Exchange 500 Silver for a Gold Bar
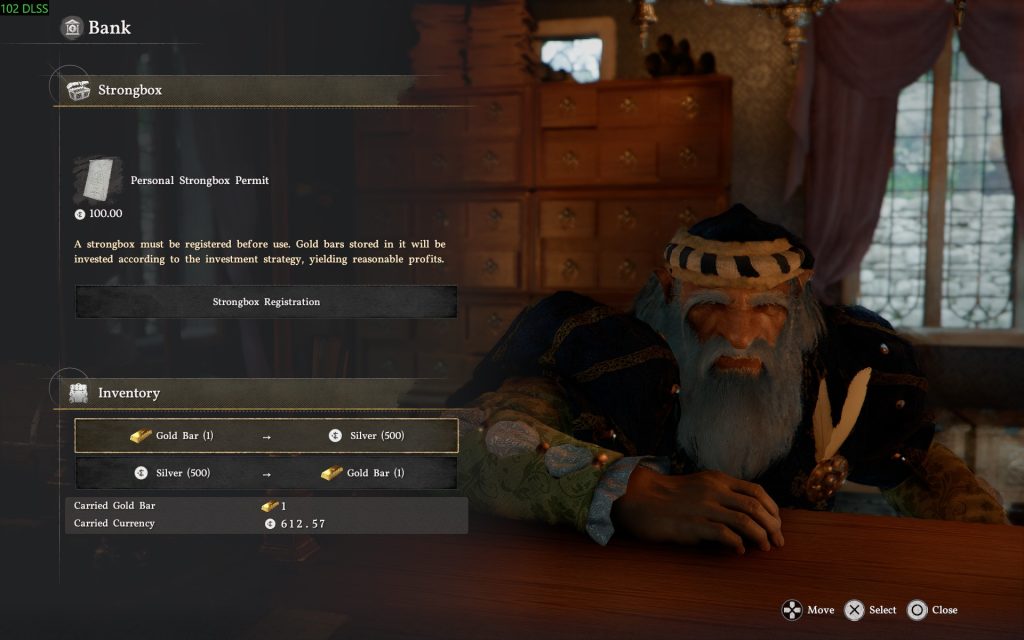 point(266,473)
